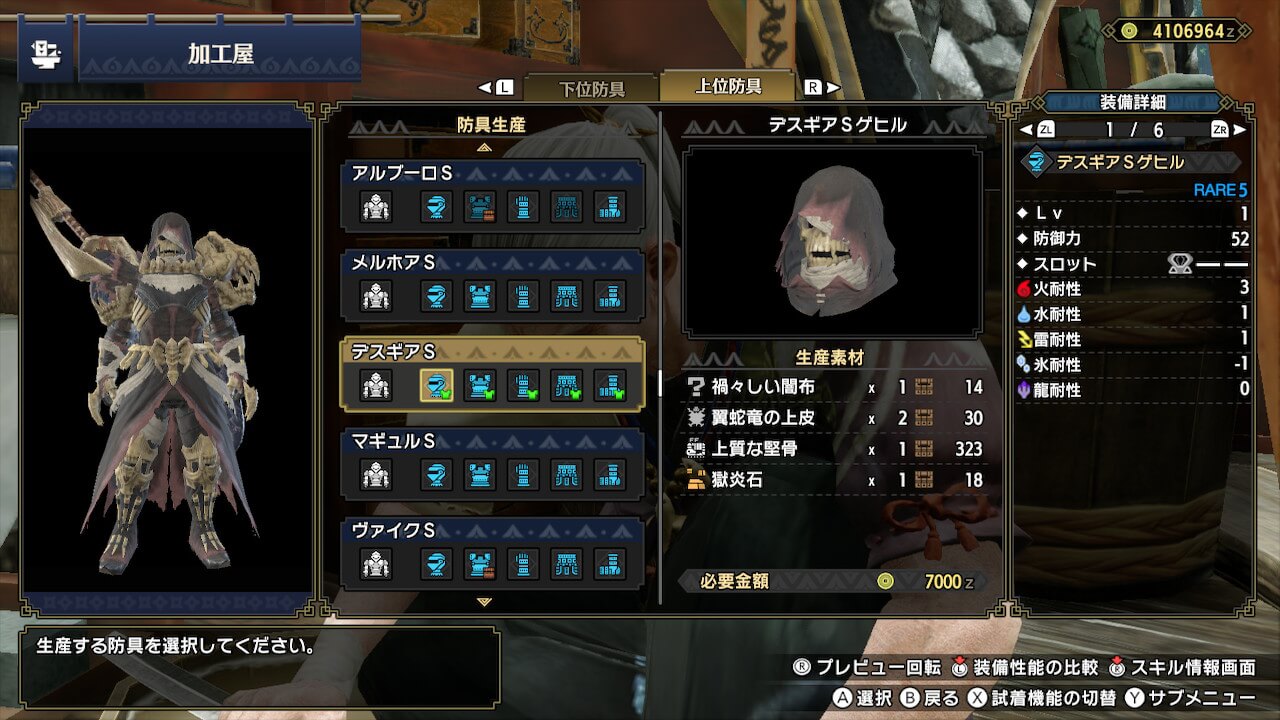Select the 禍々しい闇布 material row
Image resolution: width=1280 pixels, height=720 pixels.
pyautogui.click(x=835, y=387)
